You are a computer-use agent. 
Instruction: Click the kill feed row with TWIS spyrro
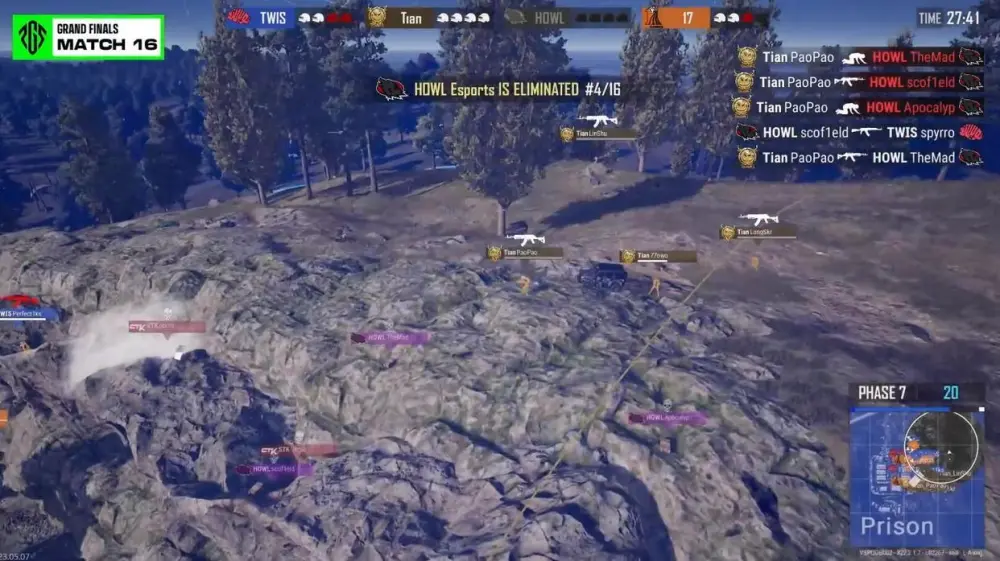(x=859, y=132)
